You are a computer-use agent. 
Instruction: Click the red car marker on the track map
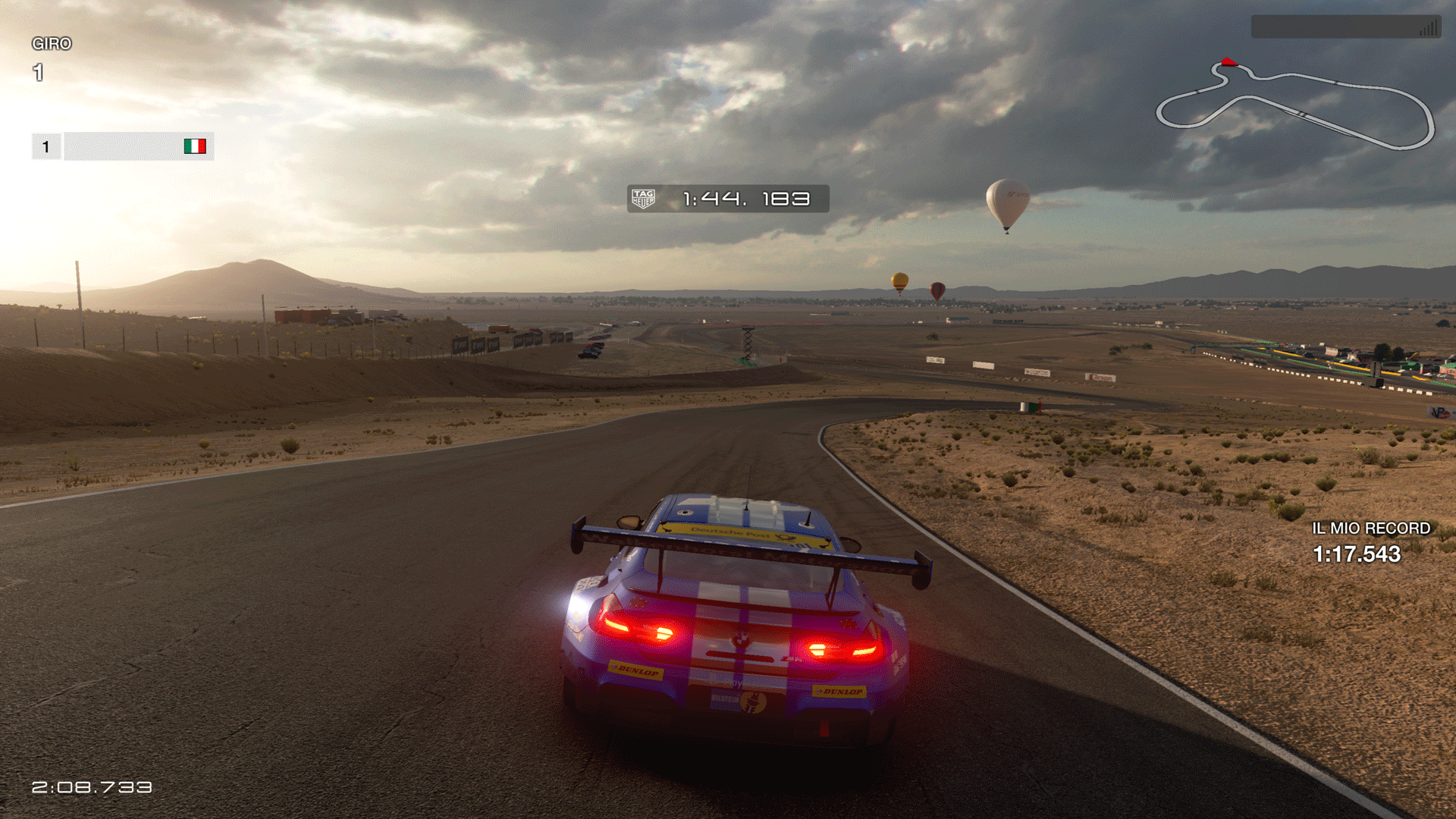[x=1228, y=62]
